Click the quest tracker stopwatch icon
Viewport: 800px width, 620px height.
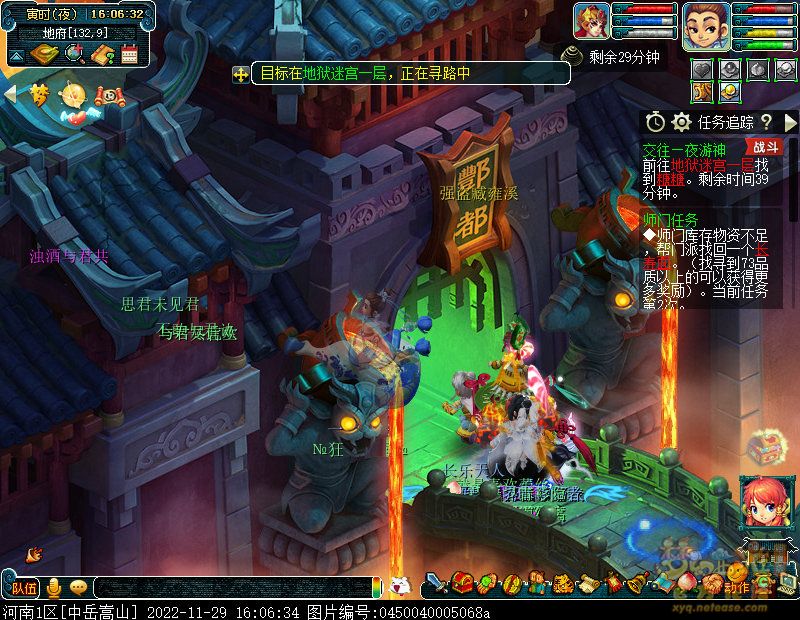[x=655, y=122]
